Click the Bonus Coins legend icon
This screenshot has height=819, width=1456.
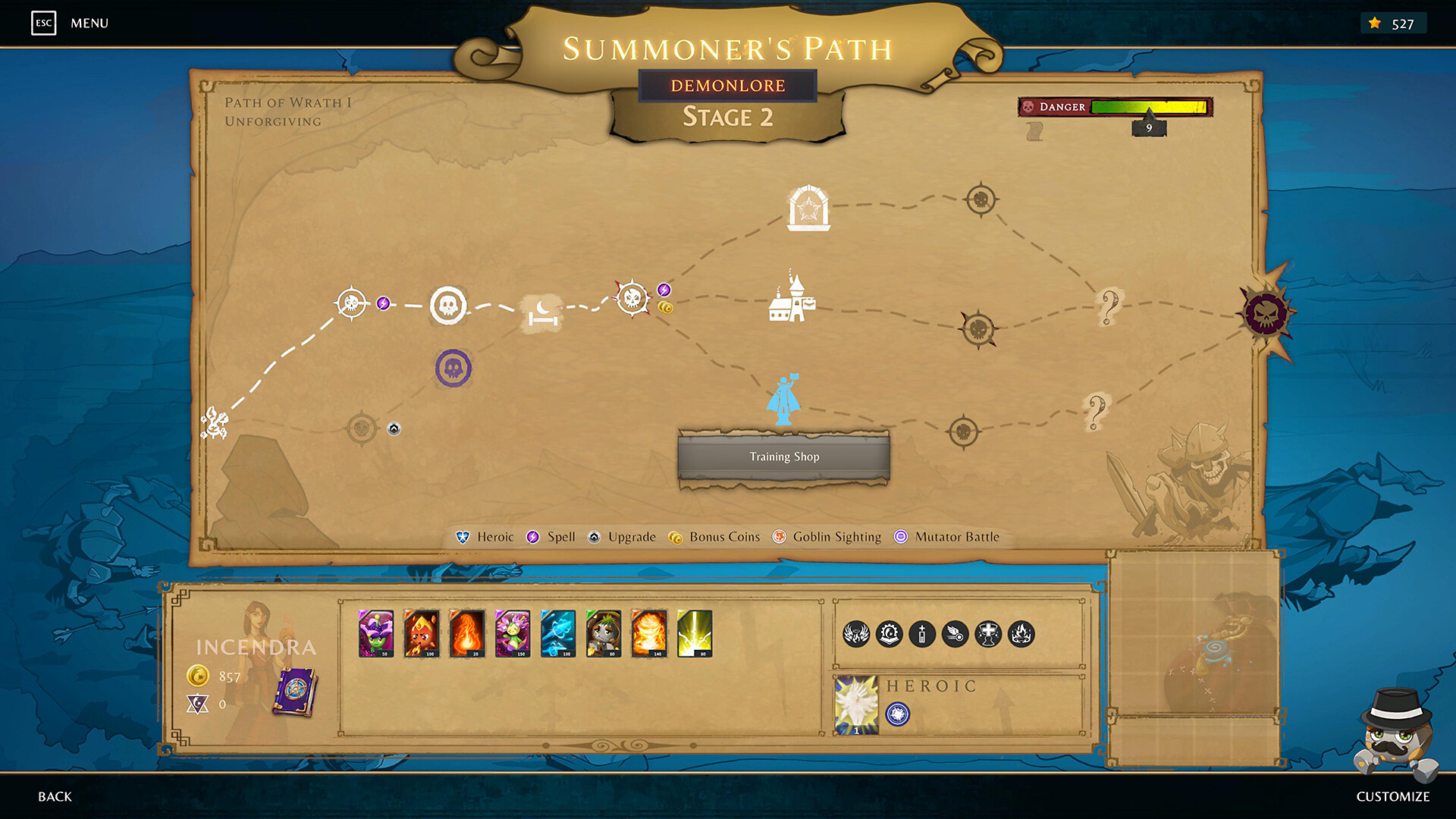click(x=676, y=537)
